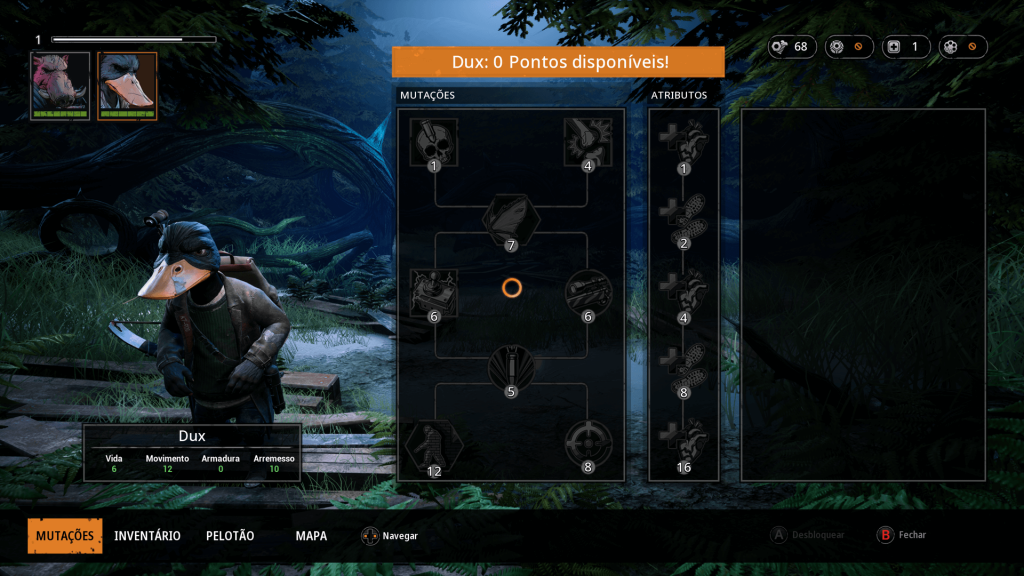1024x576 pixels.
Task: Select the Mutações tab
Action: pos(65,536)
